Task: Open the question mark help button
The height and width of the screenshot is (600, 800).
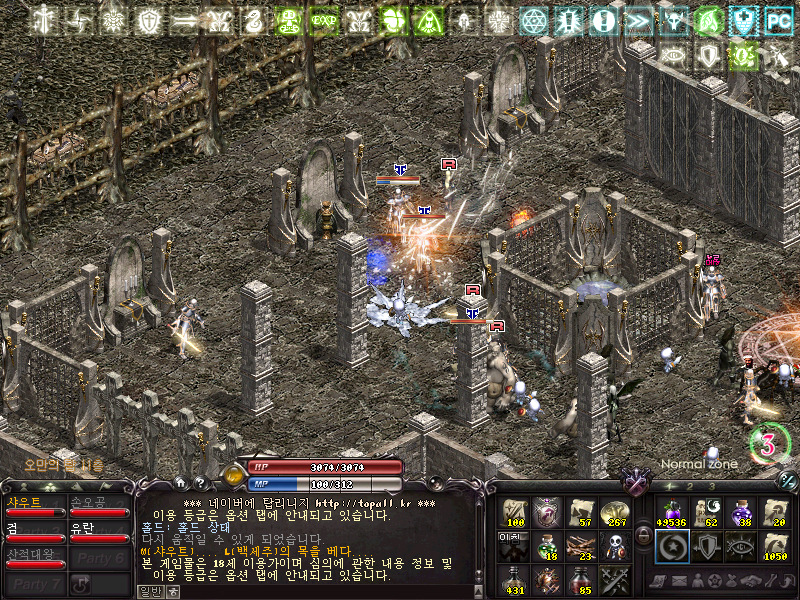Action: (x=200, y=481)
